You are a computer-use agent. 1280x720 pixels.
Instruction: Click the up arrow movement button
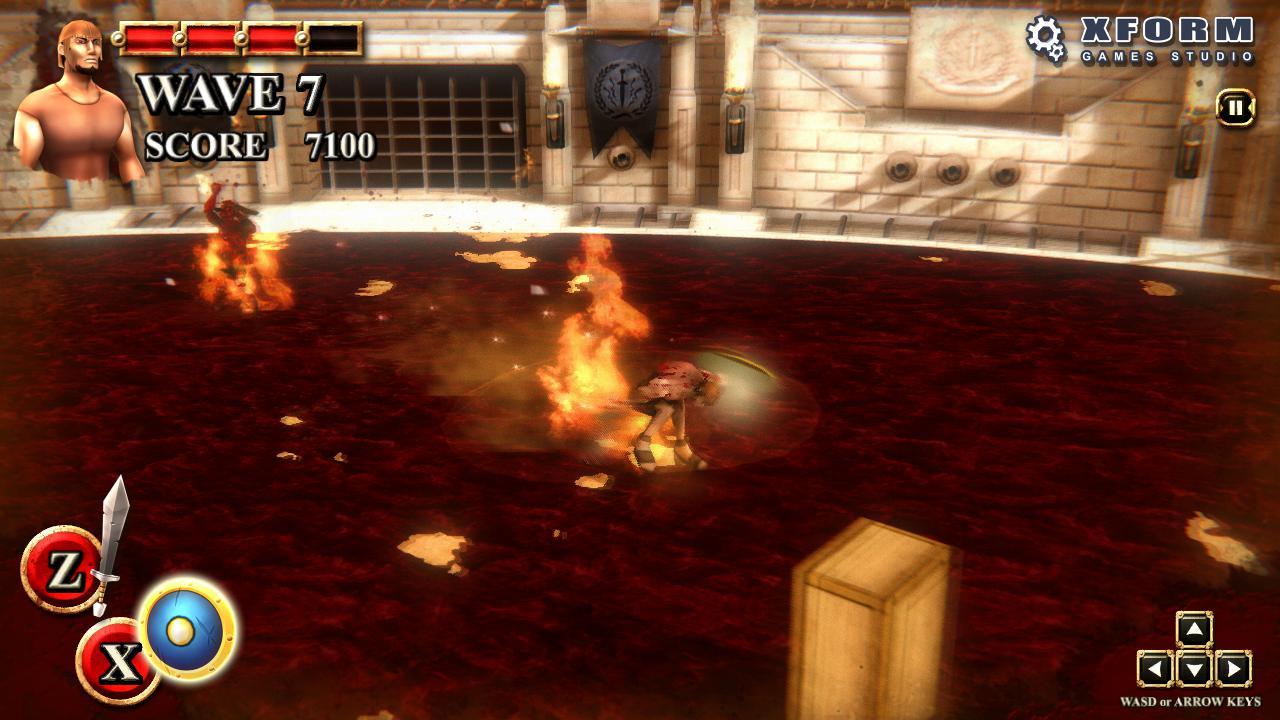click(x=1194, y=630)
